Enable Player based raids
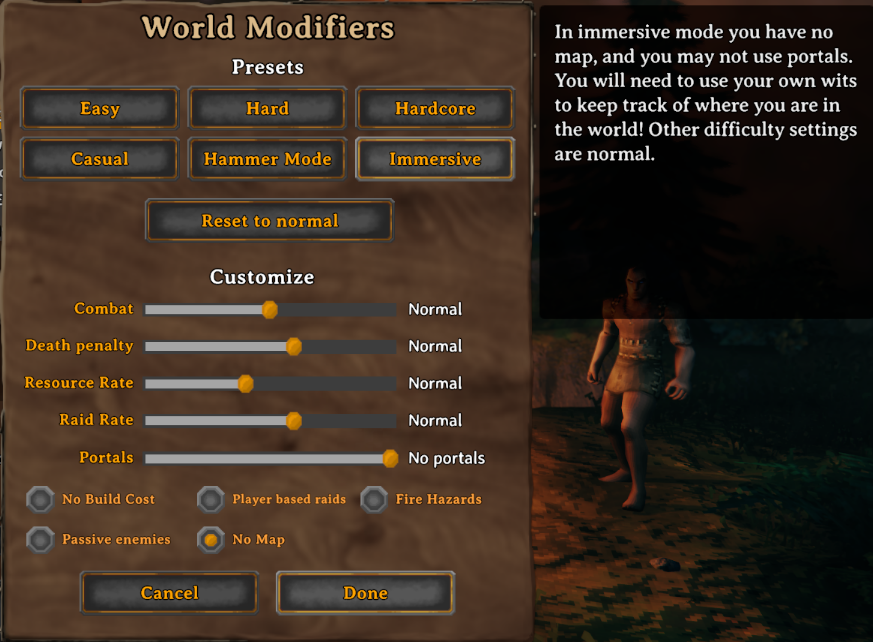Screen dimensions: 873x642 coord(210,499)
